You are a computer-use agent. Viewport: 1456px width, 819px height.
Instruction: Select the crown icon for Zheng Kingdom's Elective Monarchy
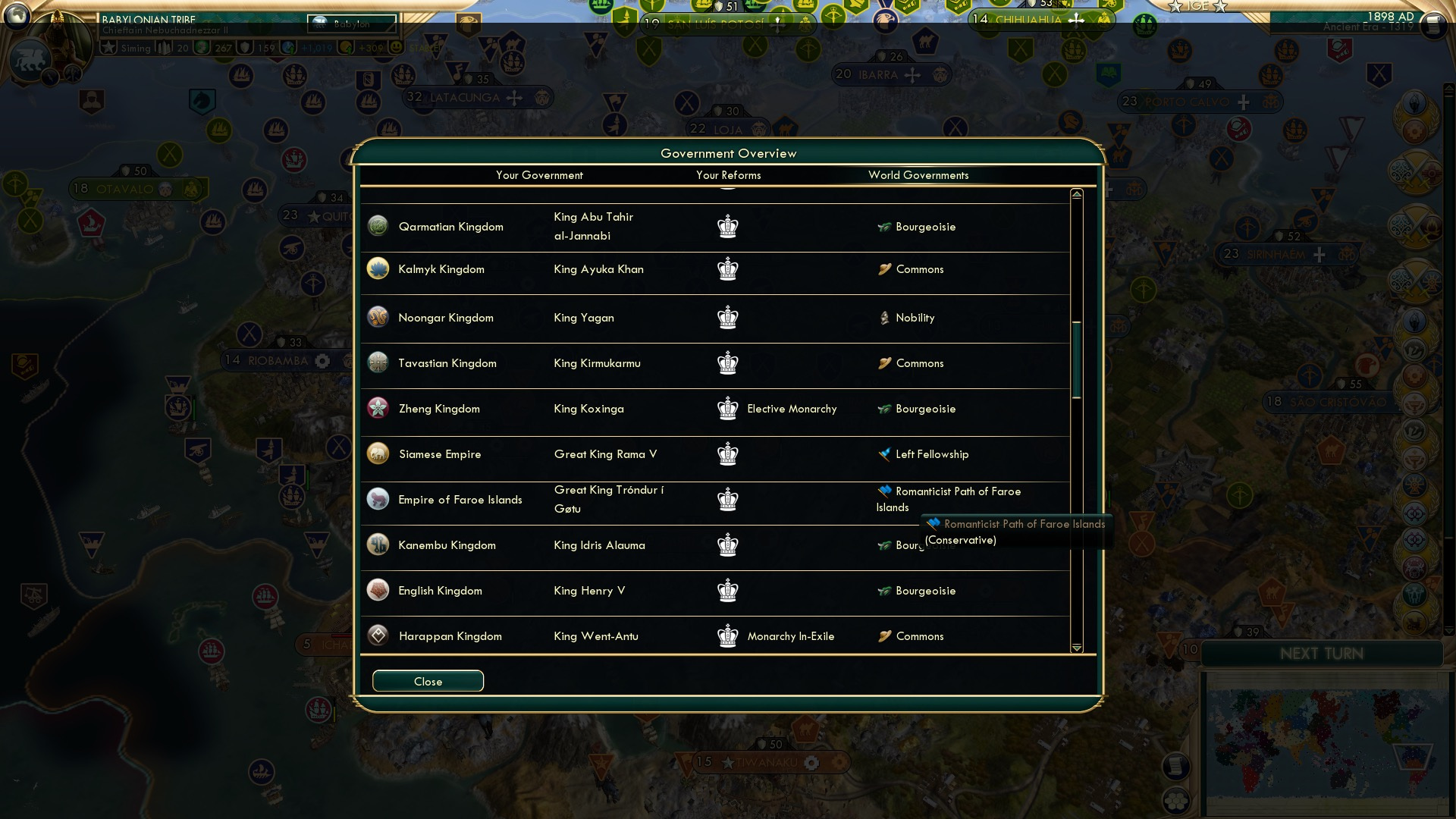pyautogui.click(x=728, y=409)
